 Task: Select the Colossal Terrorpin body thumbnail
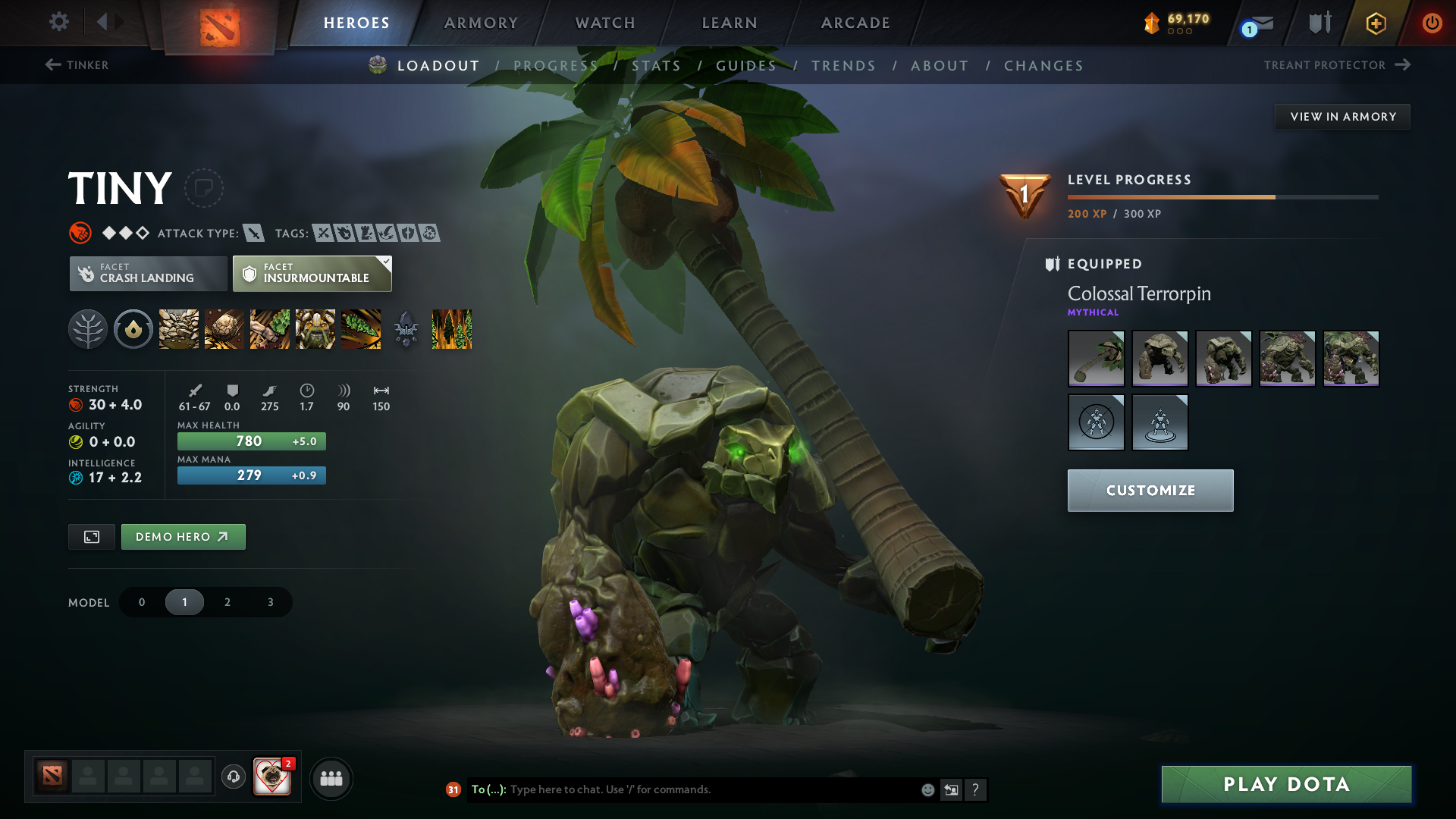(x=1159, y=358)
